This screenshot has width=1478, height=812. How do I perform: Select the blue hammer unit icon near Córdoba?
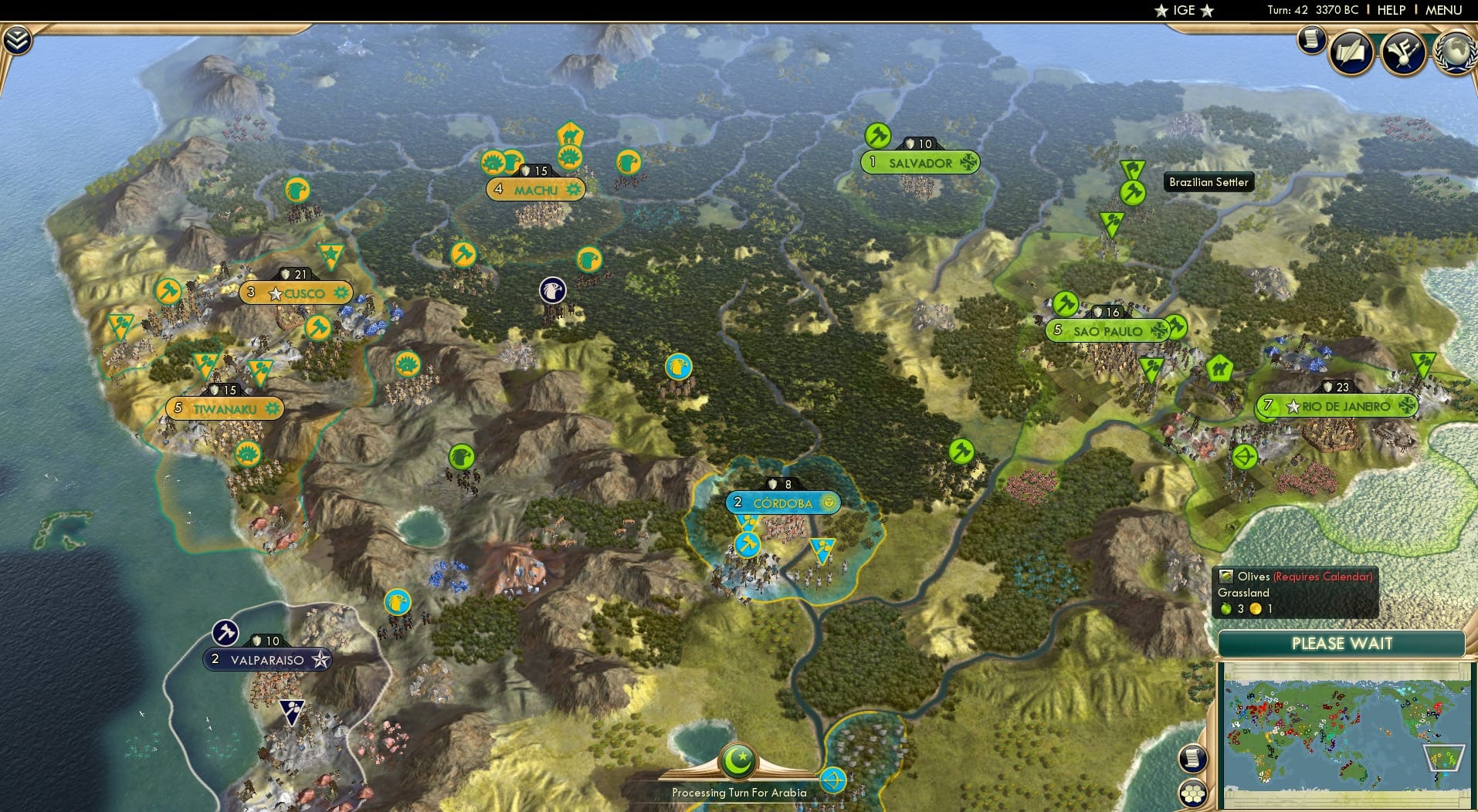[x=746, y=543]
